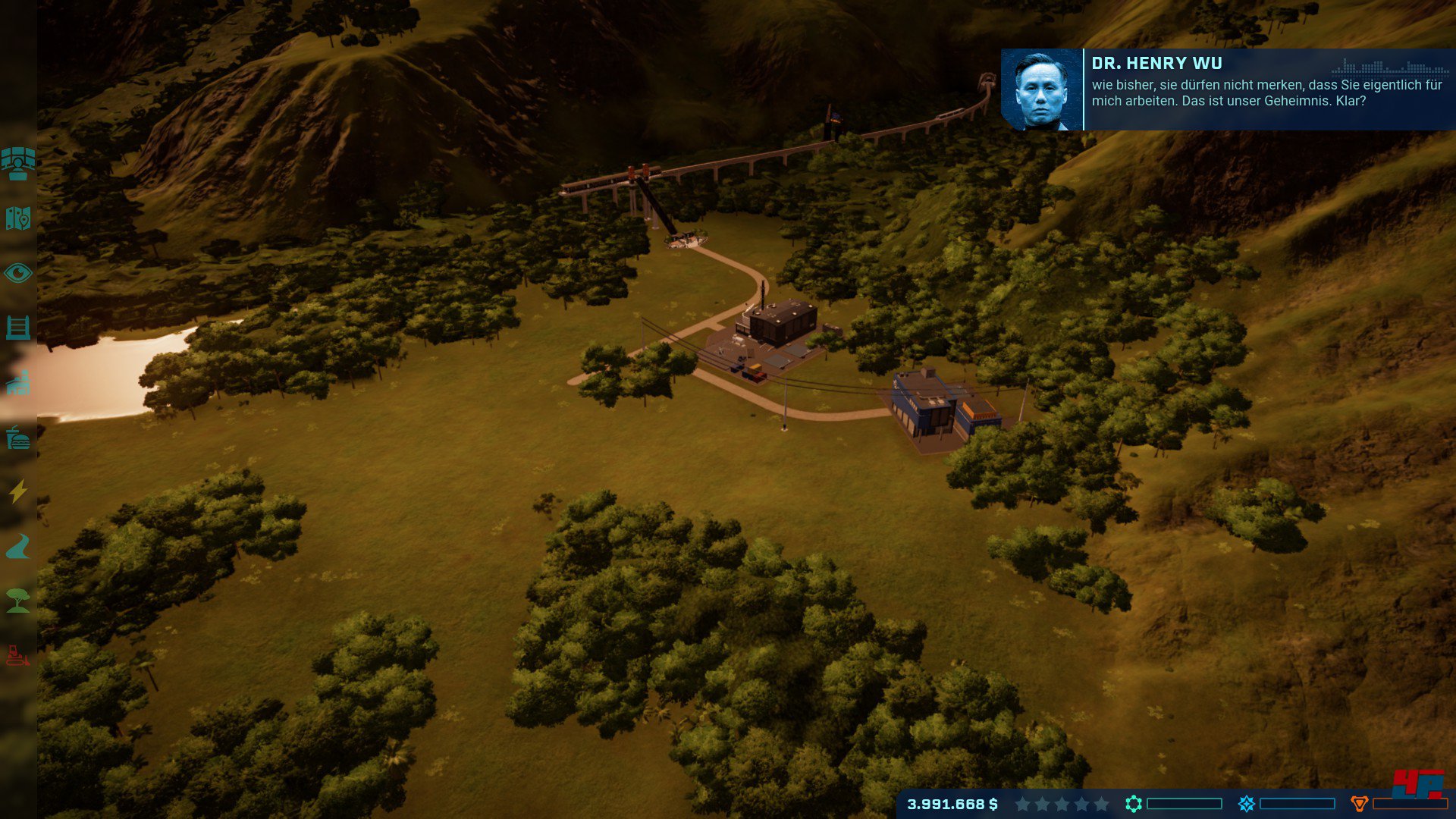Open the enclosures fence build menu
Viewport: 1456px width, 819px height.
[18, 328]
